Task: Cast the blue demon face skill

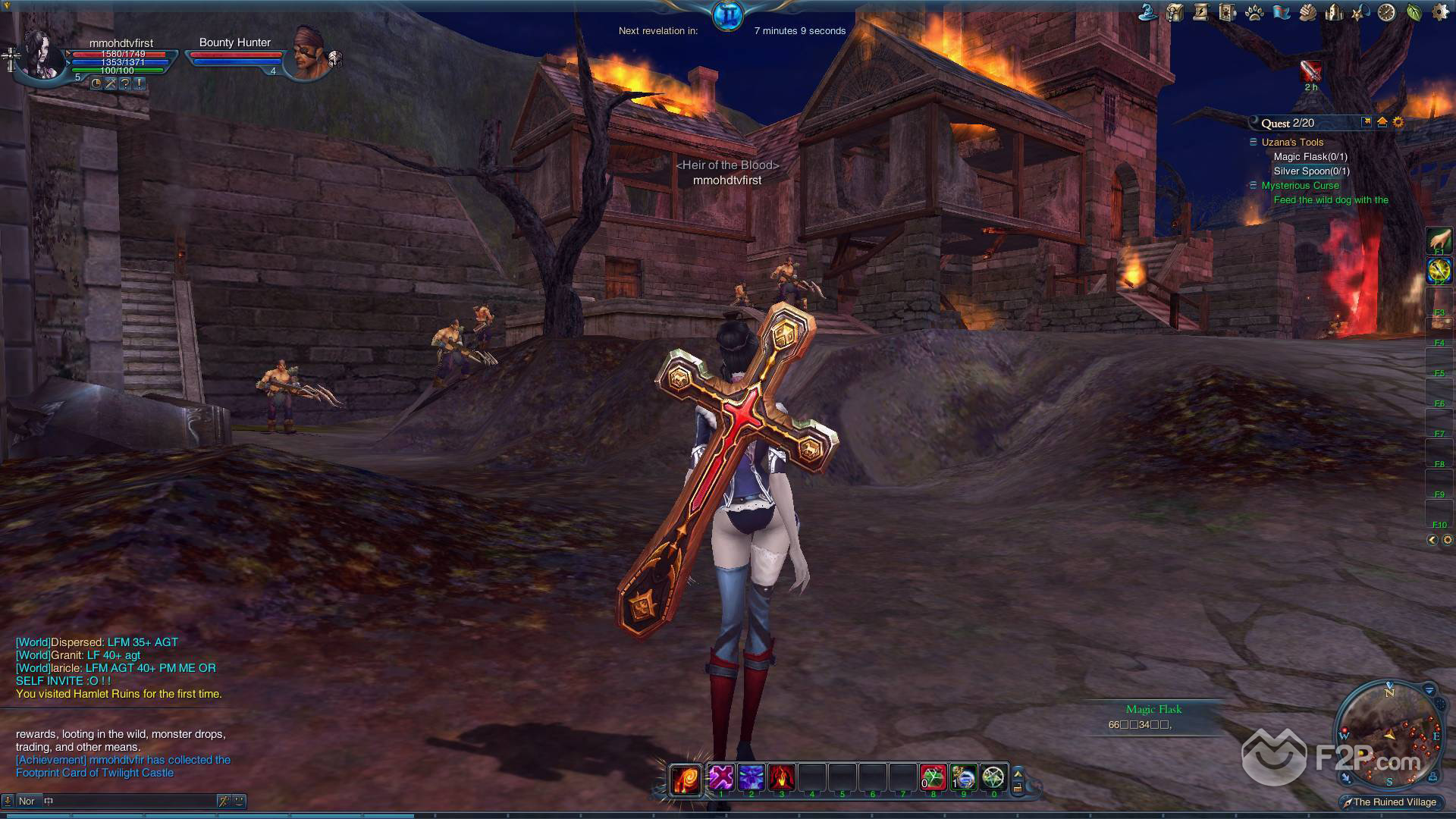Action: coord(752,777)
